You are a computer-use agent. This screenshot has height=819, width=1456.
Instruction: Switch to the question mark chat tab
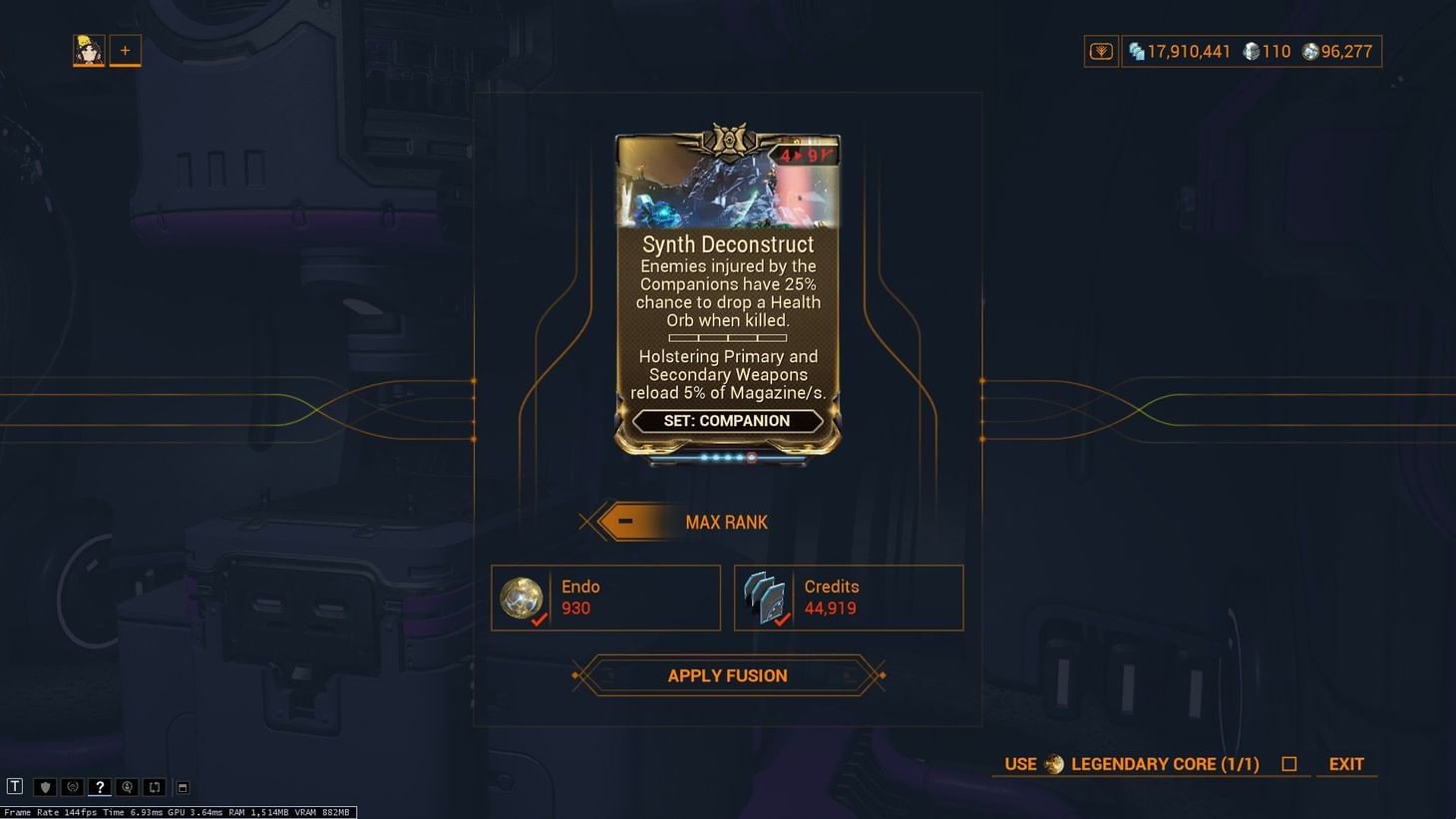[99, 787]
